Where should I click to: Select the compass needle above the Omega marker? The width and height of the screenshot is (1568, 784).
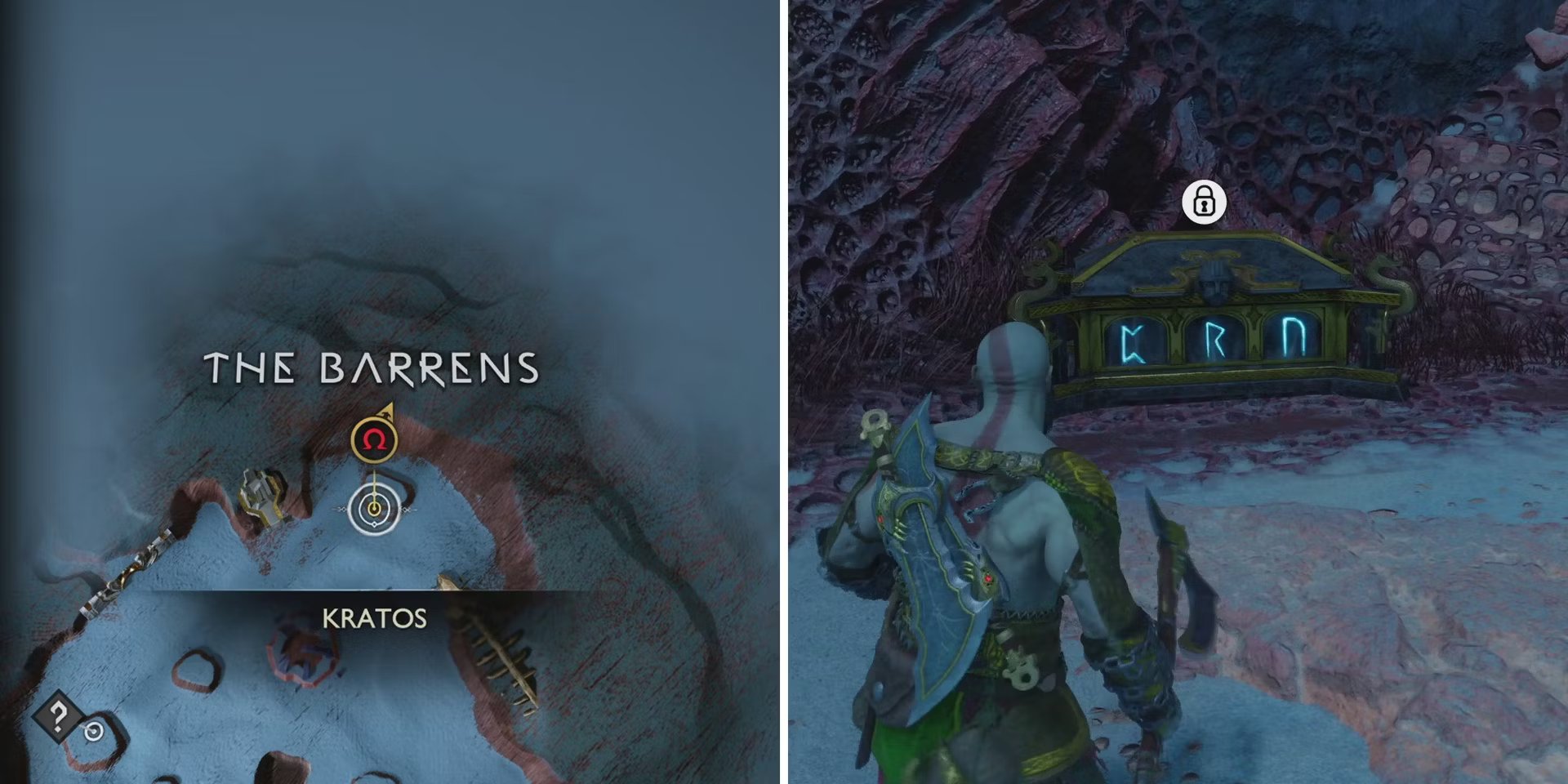[x=388, y=410]
